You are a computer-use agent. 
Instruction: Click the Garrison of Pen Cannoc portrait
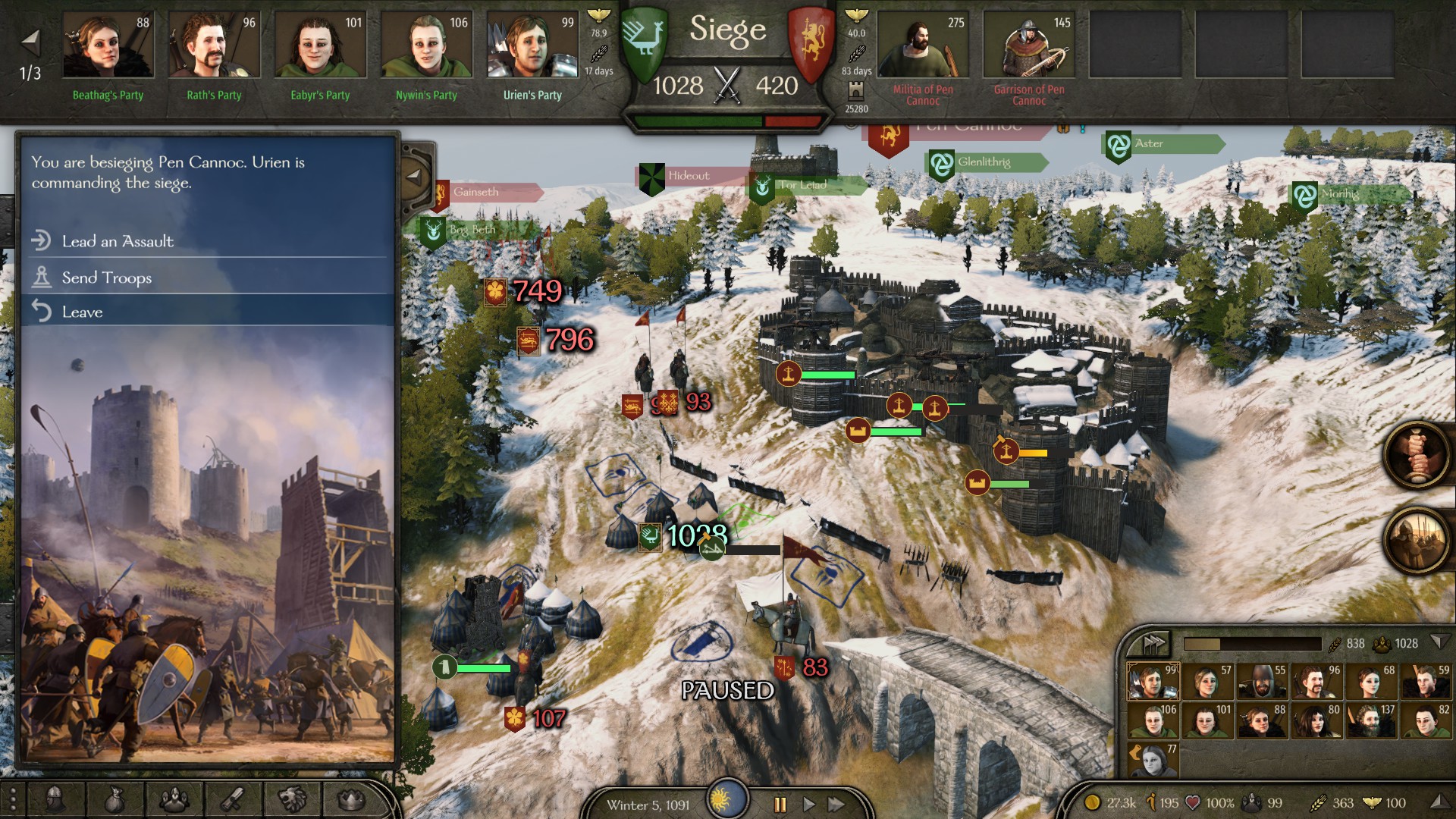click(1029, 45)
